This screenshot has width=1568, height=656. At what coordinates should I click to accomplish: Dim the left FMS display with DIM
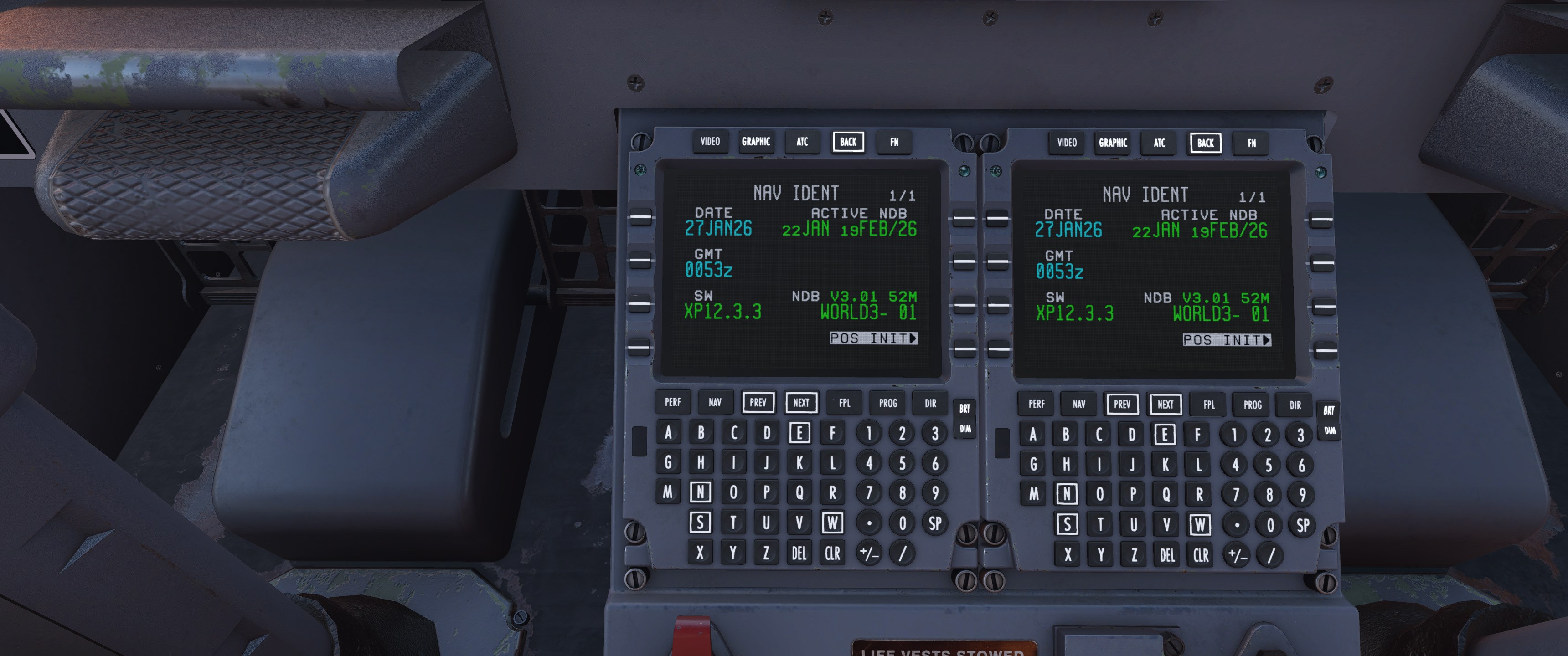(x=965, y=429)
